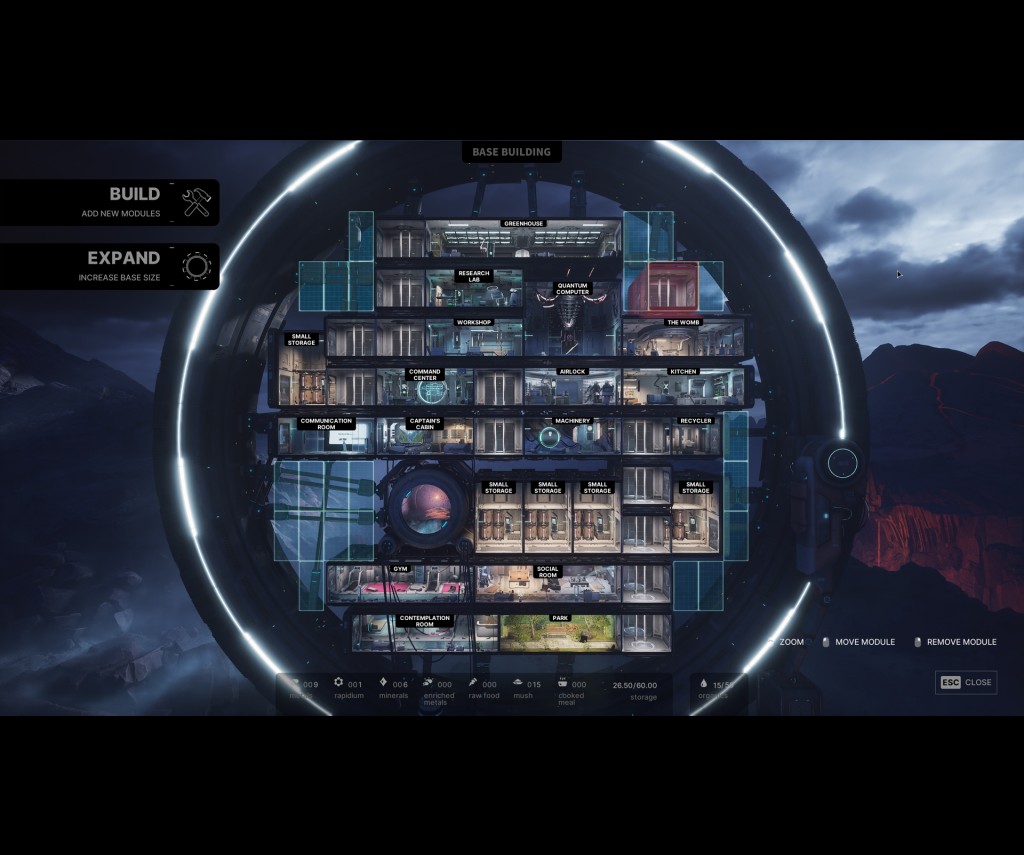Select the Contemplation Room module
1024x855 pixels.
pos(425,632)
